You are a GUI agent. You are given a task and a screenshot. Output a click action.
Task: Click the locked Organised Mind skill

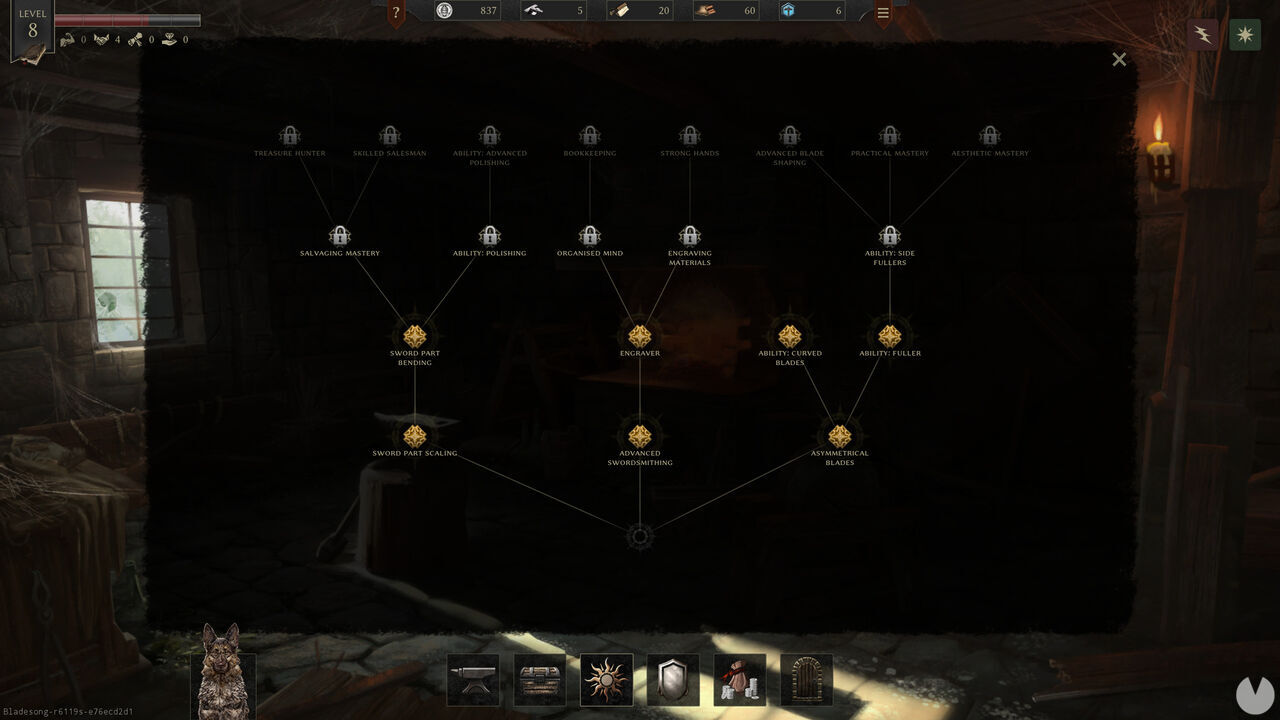pos(590,236)
